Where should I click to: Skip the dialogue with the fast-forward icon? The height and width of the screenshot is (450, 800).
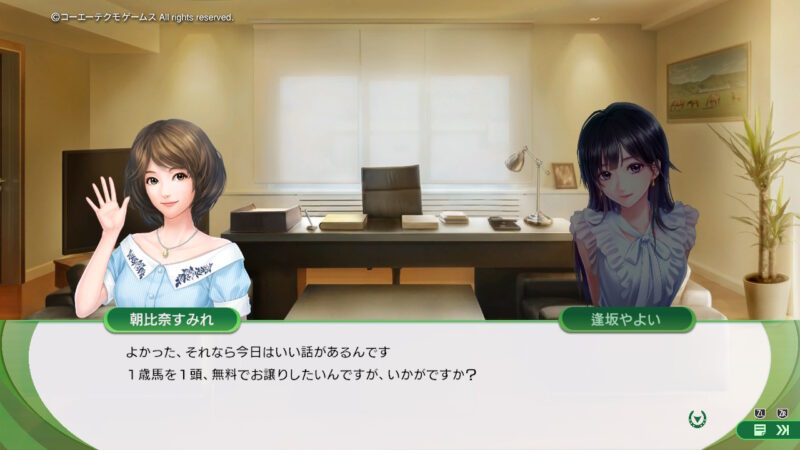click(782, 430)
